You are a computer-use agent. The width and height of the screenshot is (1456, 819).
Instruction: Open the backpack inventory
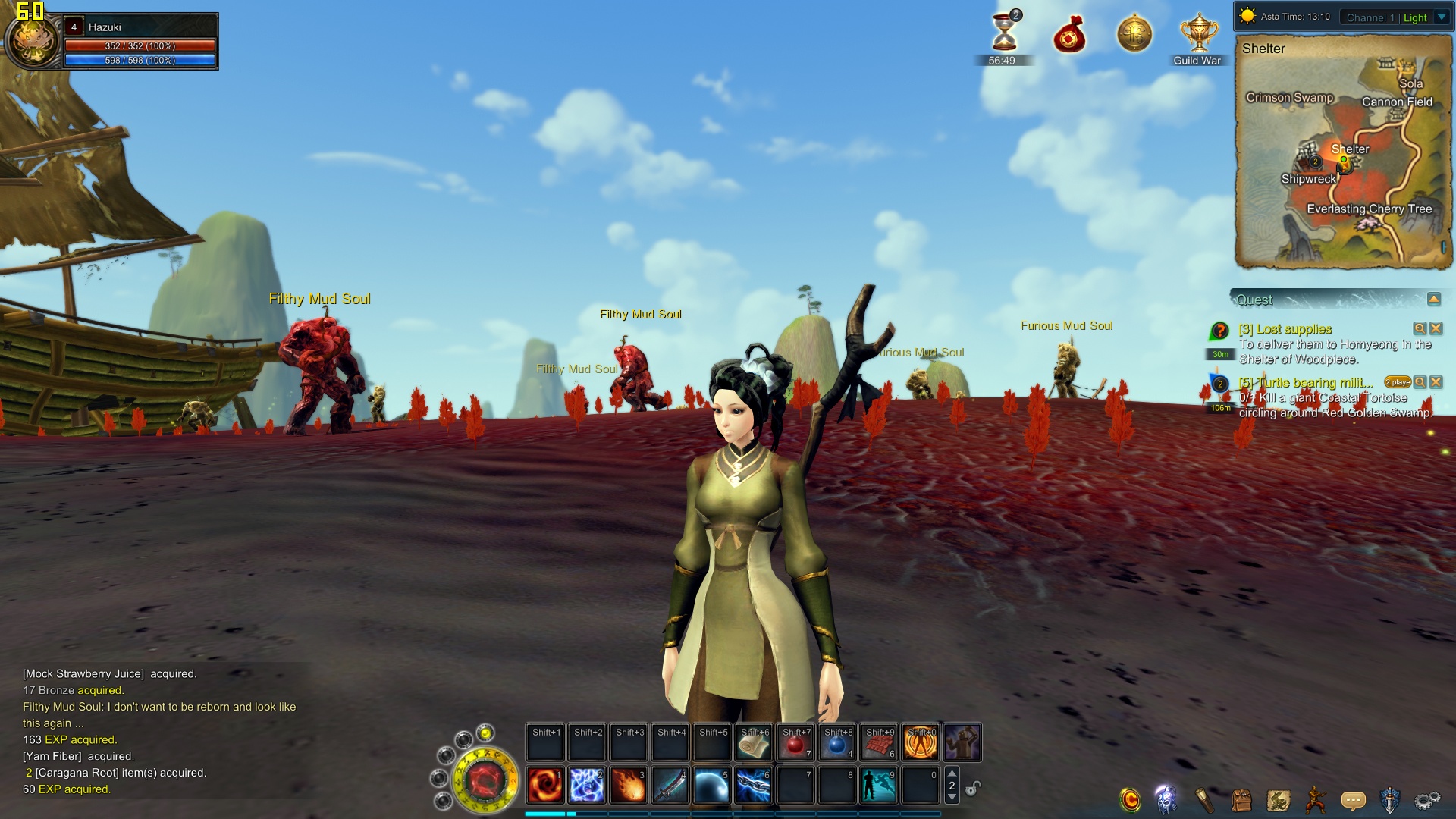(1241, 800)
